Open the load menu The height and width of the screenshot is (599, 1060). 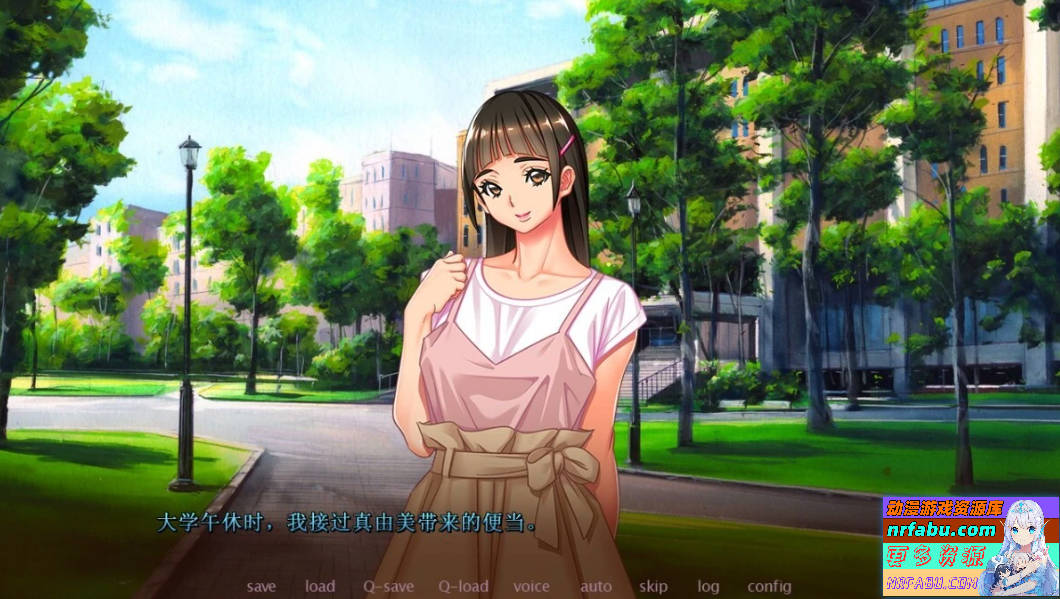tap(320, 587)
